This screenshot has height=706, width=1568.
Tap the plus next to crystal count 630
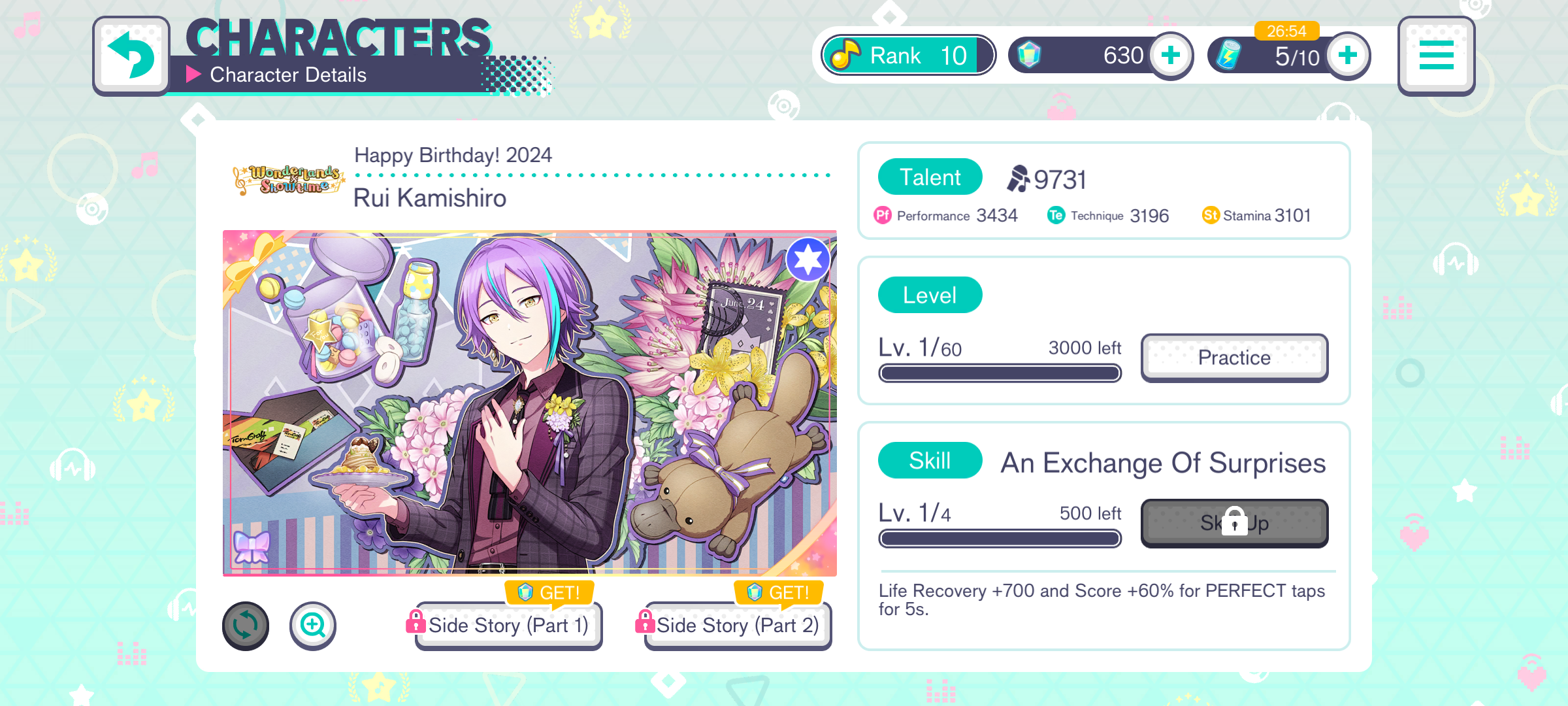[x=1169, y=55]
